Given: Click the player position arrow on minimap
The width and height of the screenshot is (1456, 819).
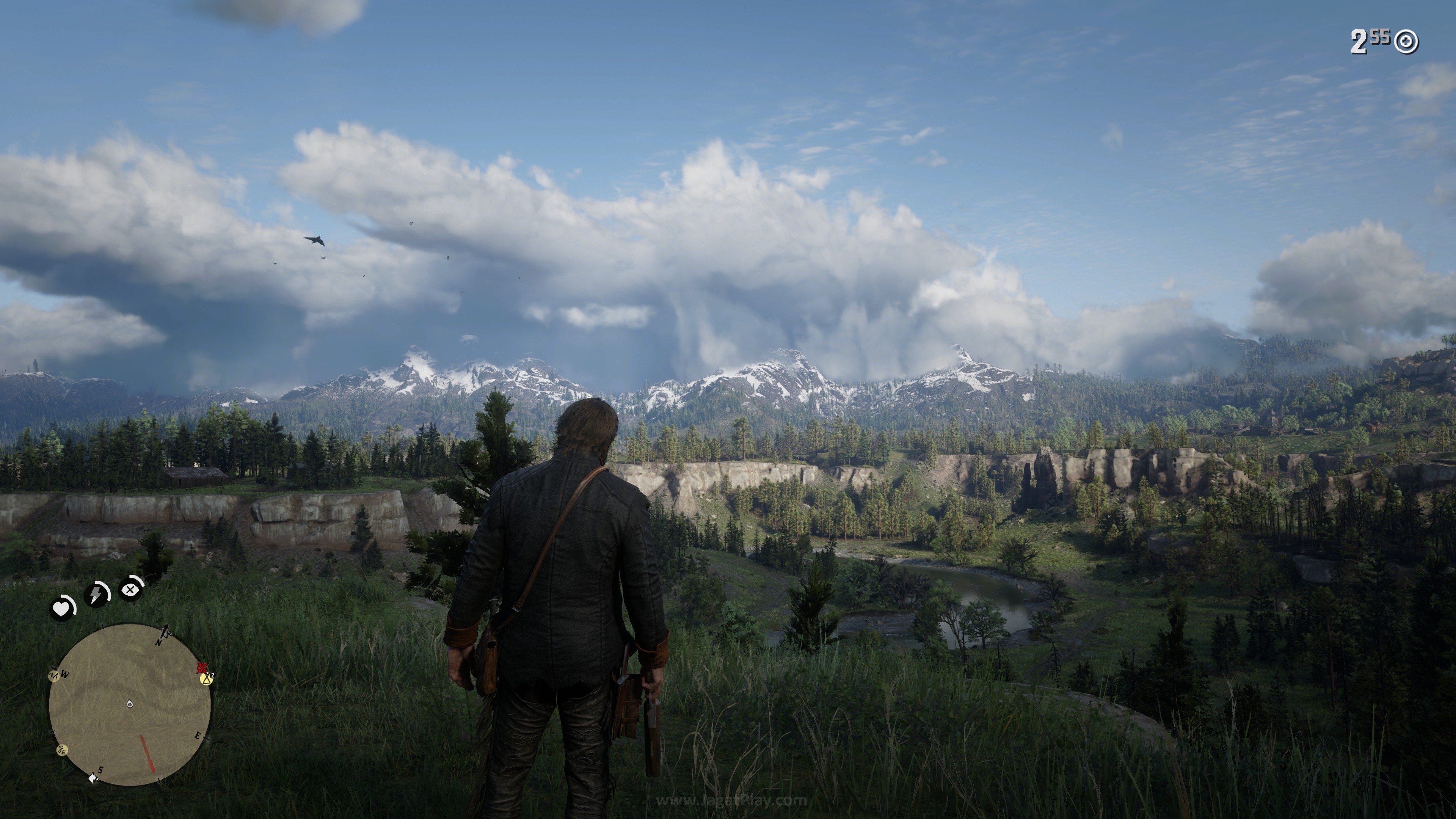Looking at the screenshot, I should coord(130,704).
